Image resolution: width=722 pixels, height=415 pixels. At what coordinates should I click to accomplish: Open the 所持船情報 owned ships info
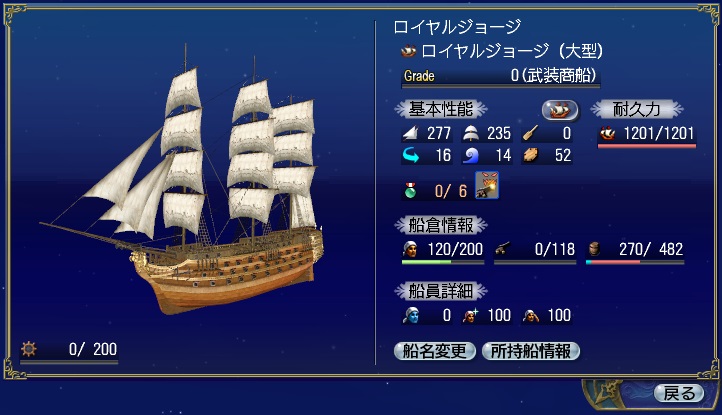pos(530,351)
